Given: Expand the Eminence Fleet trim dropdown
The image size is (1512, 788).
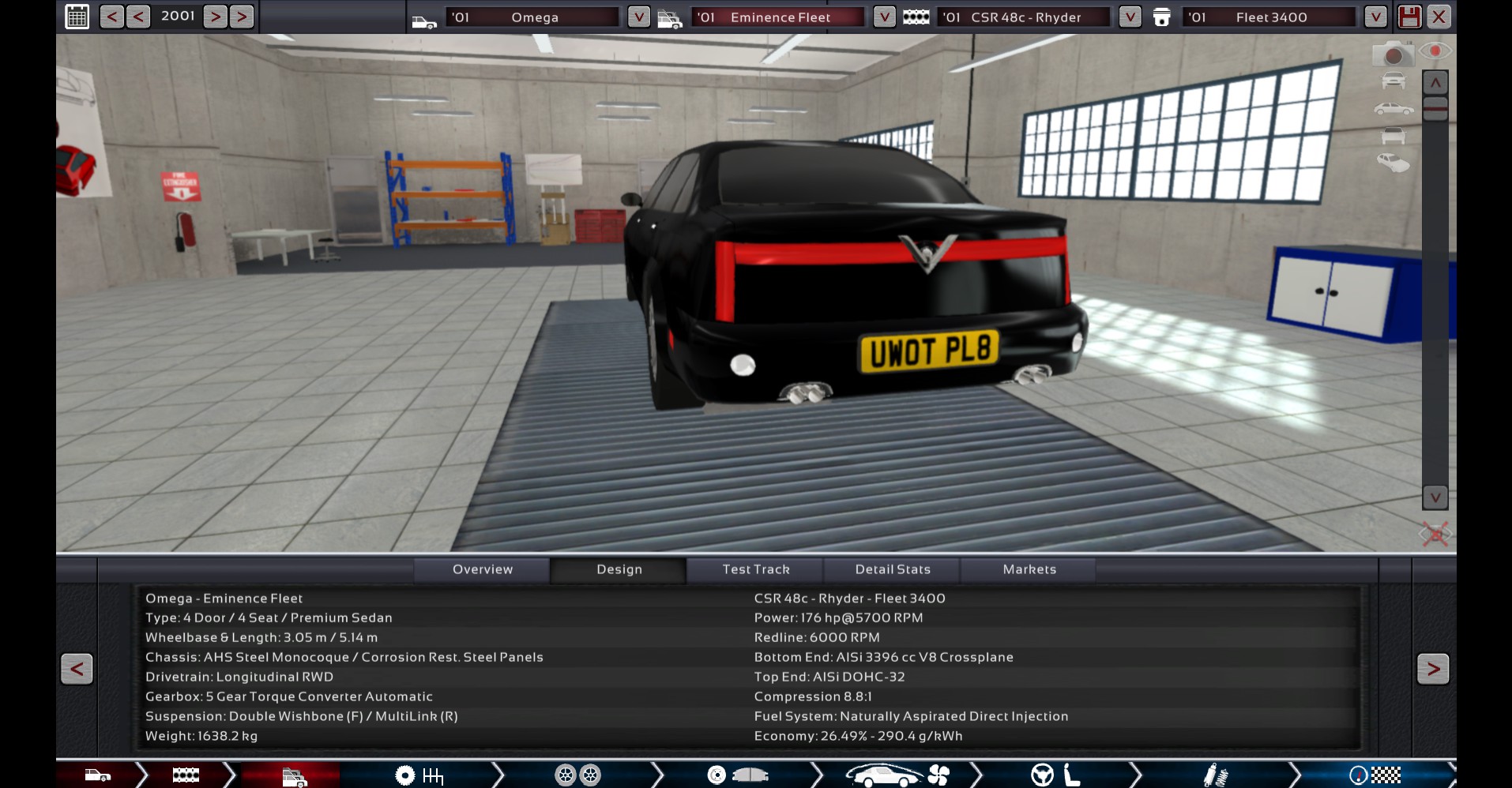Looking at the screenshot, I should tap(884, 17).
